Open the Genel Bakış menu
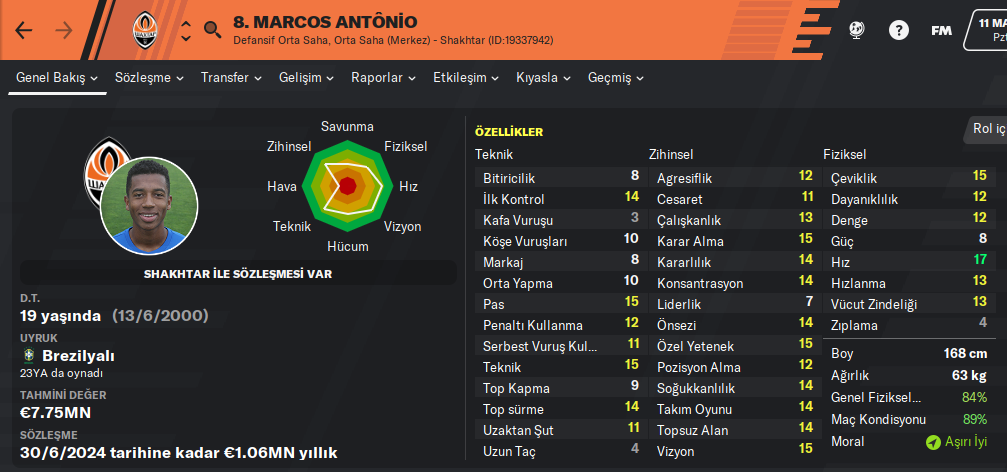This screenshot has height=472, width=1007. pos(56,77)
